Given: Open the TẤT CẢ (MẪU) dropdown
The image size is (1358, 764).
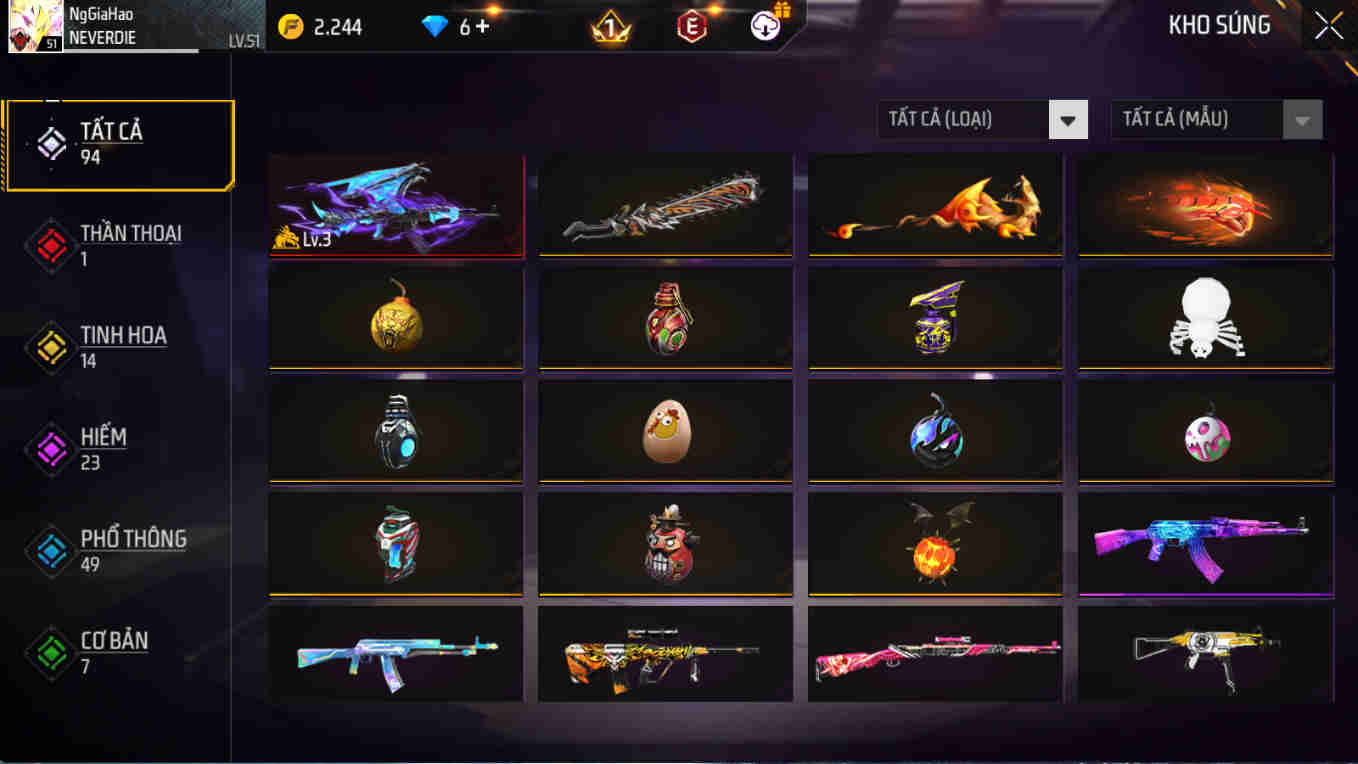Looking at the screenshot, I should (1199, 119).
